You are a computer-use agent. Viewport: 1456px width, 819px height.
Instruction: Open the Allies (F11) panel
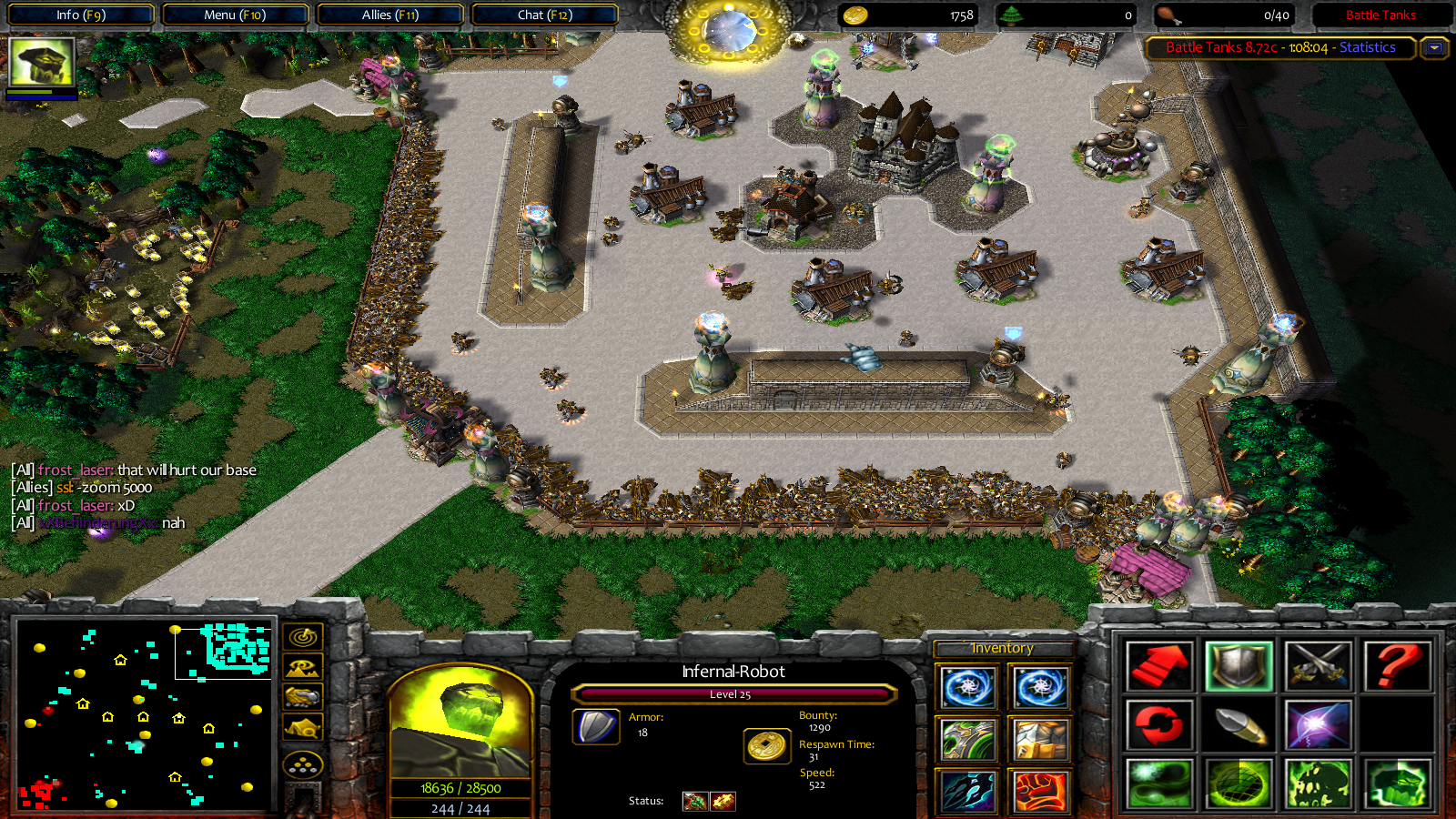click(389, 15)
